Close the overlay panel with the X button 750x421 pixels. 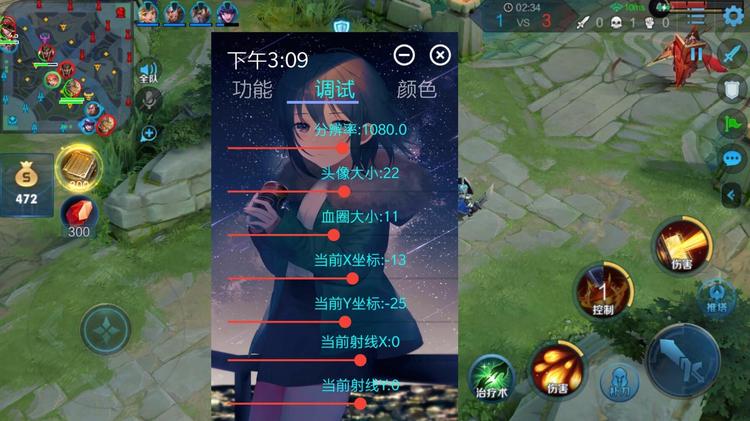tap(439, 55)
